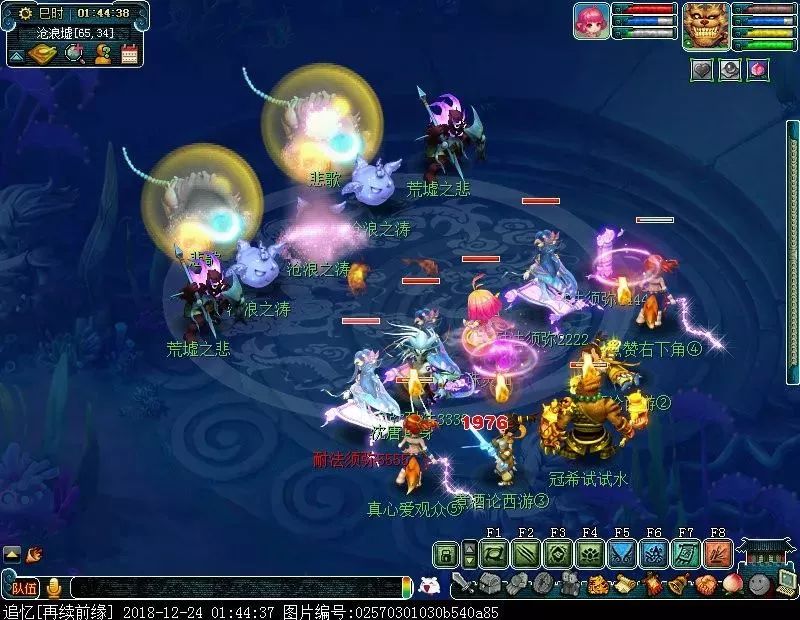Collapse the top-left info panel arrow
This screenshot has width=800, height=620.
point(14,54)
